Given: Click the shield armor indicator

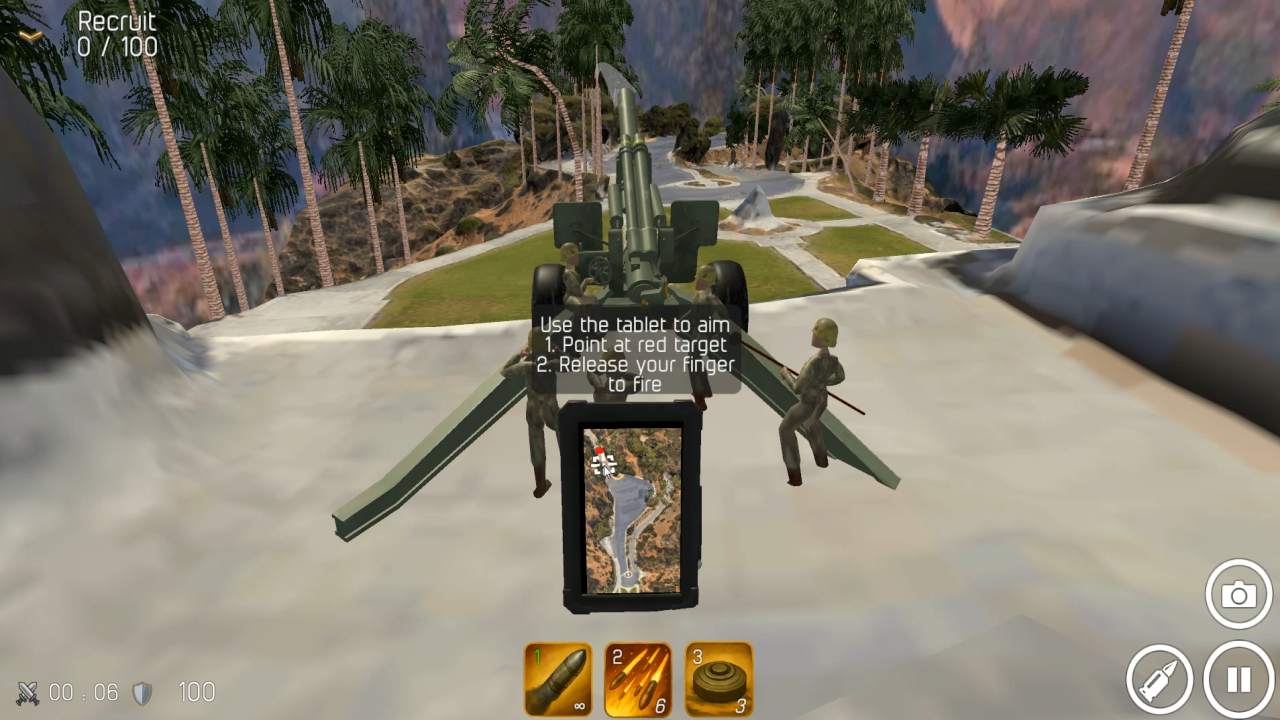Looking at the screenshot, I should (143, 692).
